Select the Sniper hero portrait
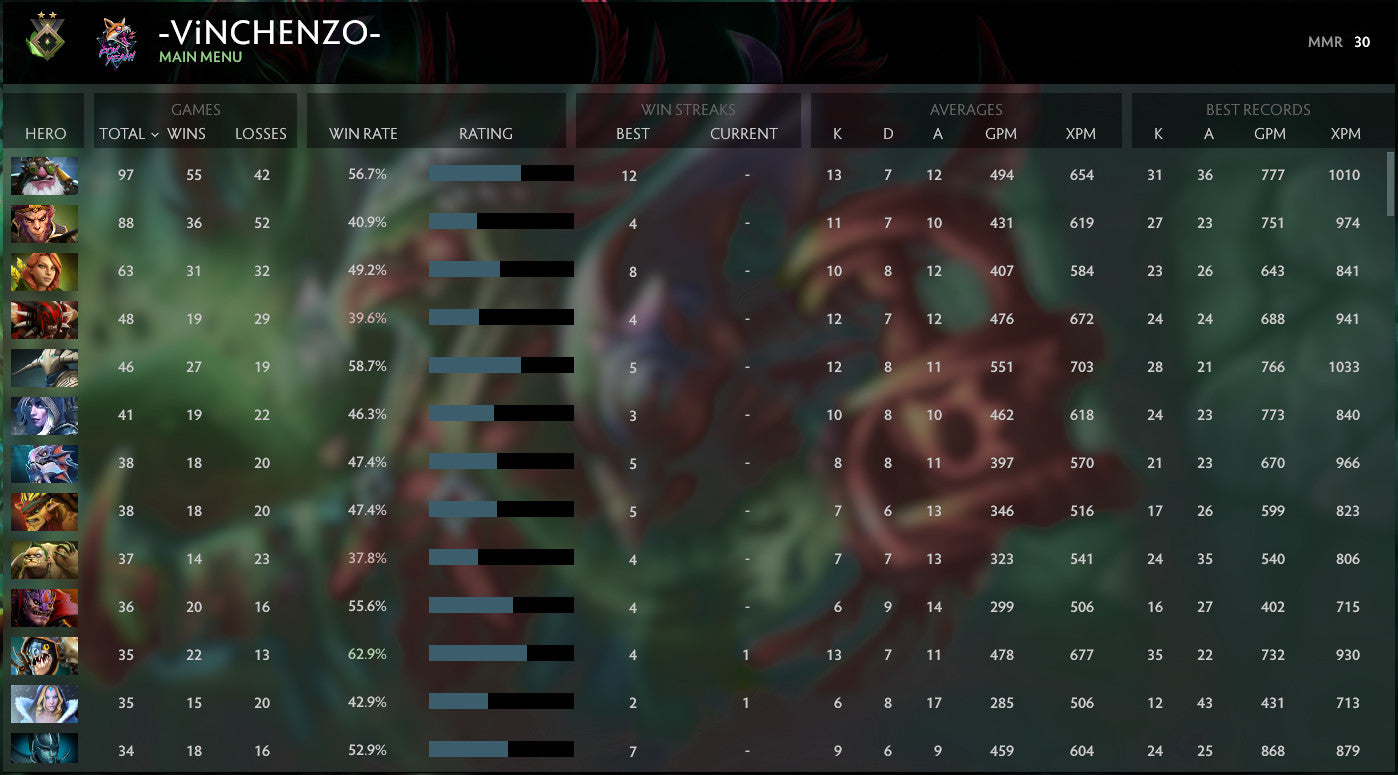The height and width of the screenshot is (775, 1398). 44,175
